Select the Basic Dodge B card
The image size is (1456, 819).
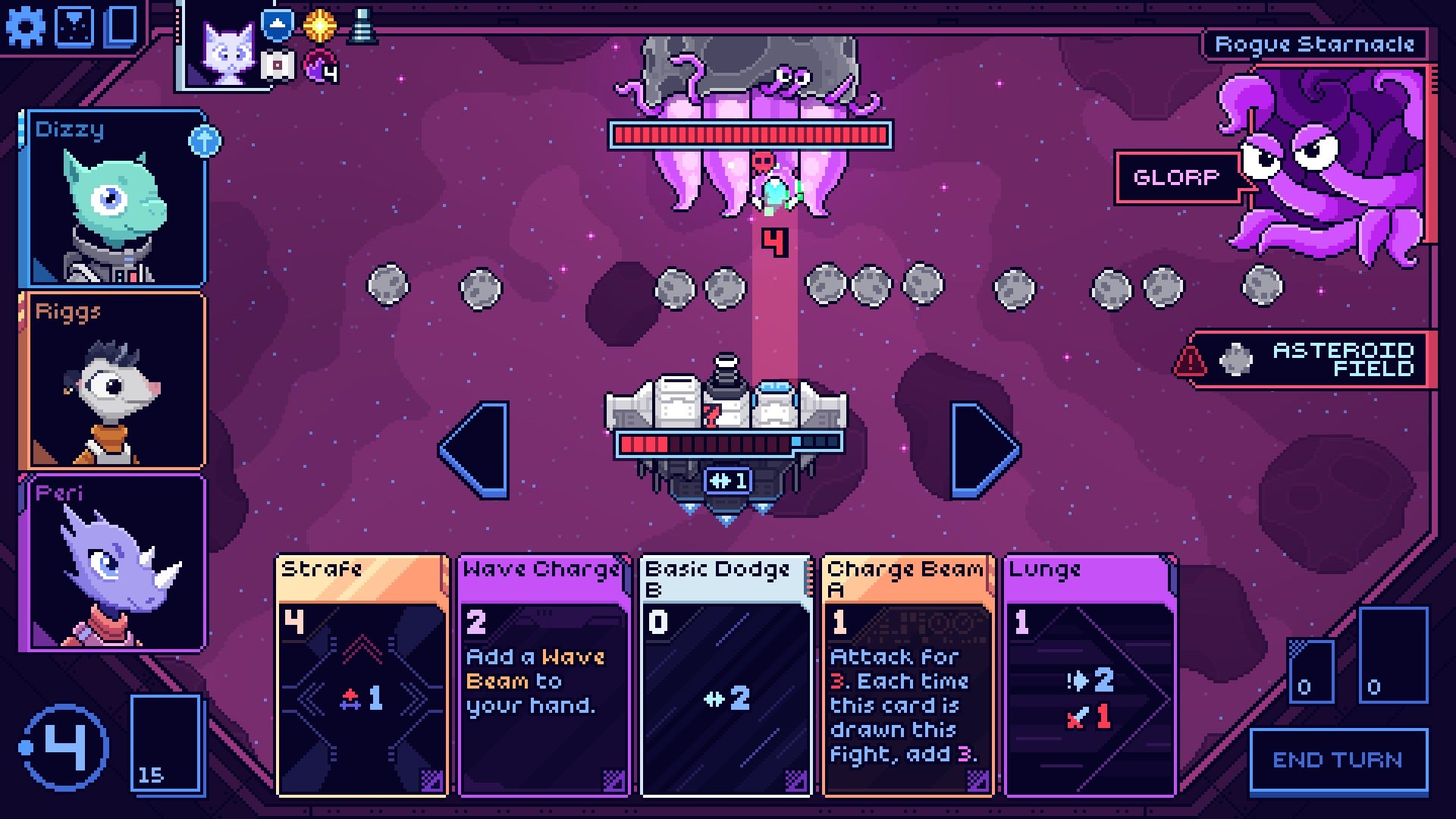point(726,675)
